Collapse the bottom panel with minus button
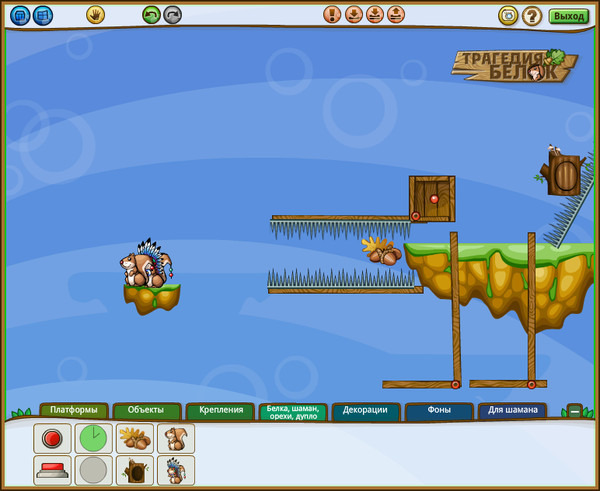This screenshot has width=600, height=491. point(574,410)
